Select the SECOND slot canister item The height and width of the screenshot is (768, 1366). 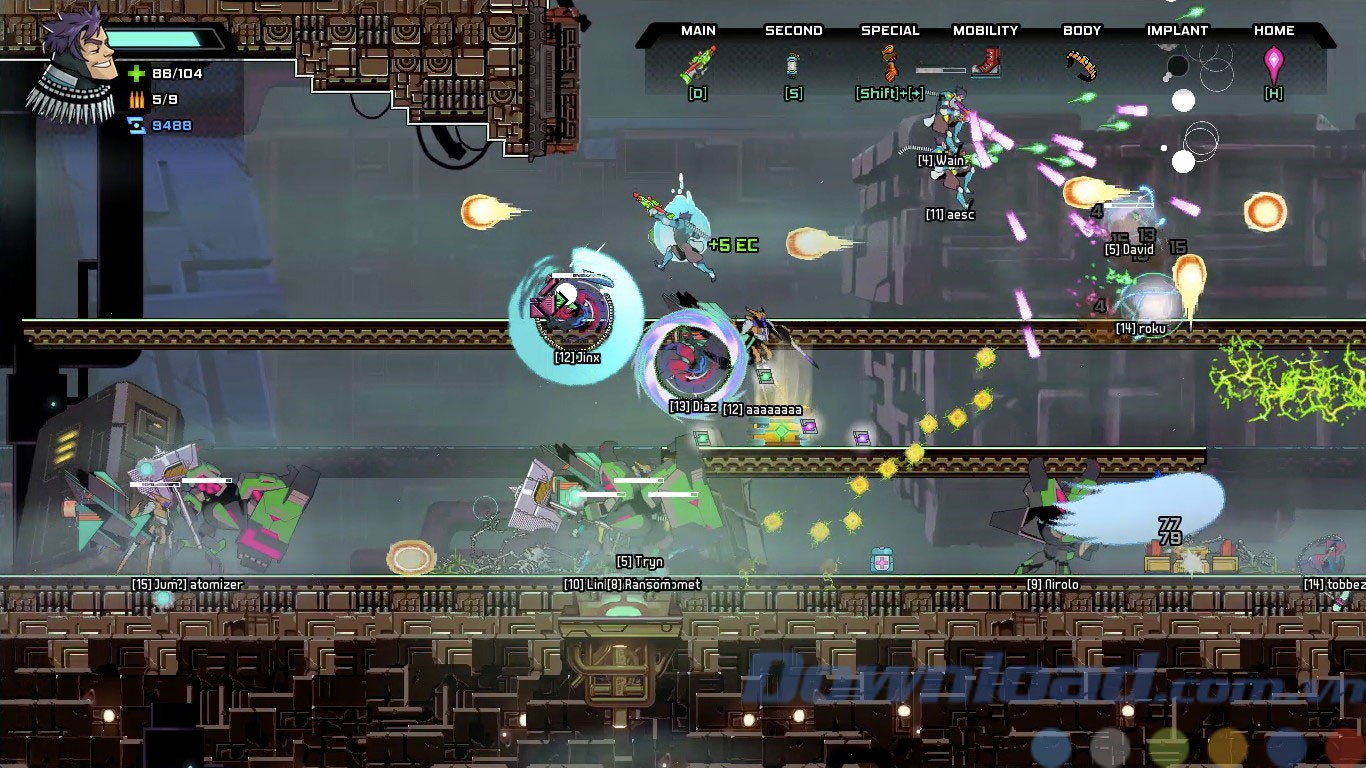click(793, 65)
